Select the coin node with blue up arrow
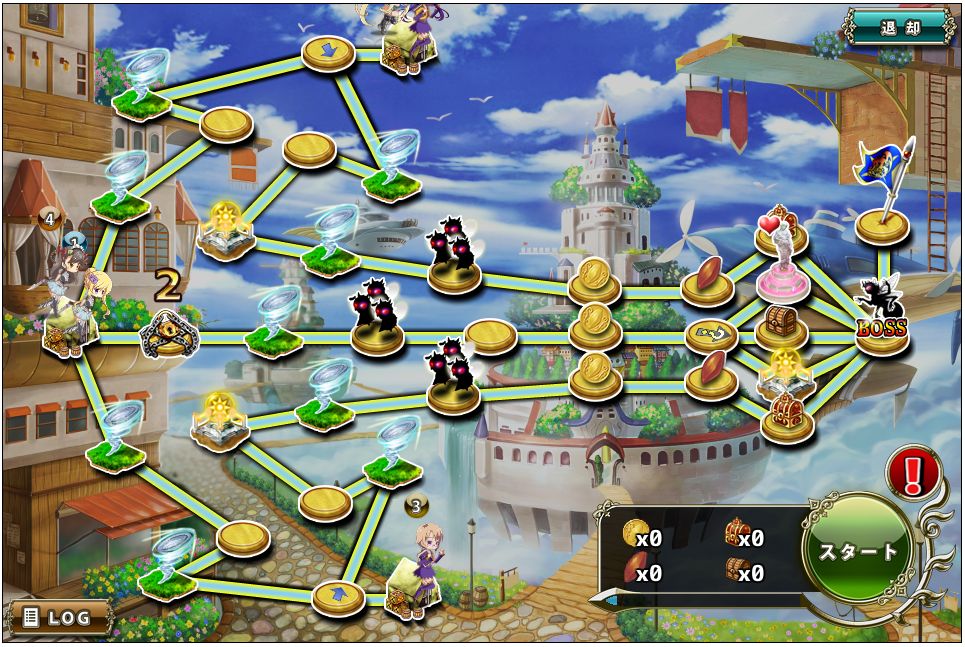 338,597
